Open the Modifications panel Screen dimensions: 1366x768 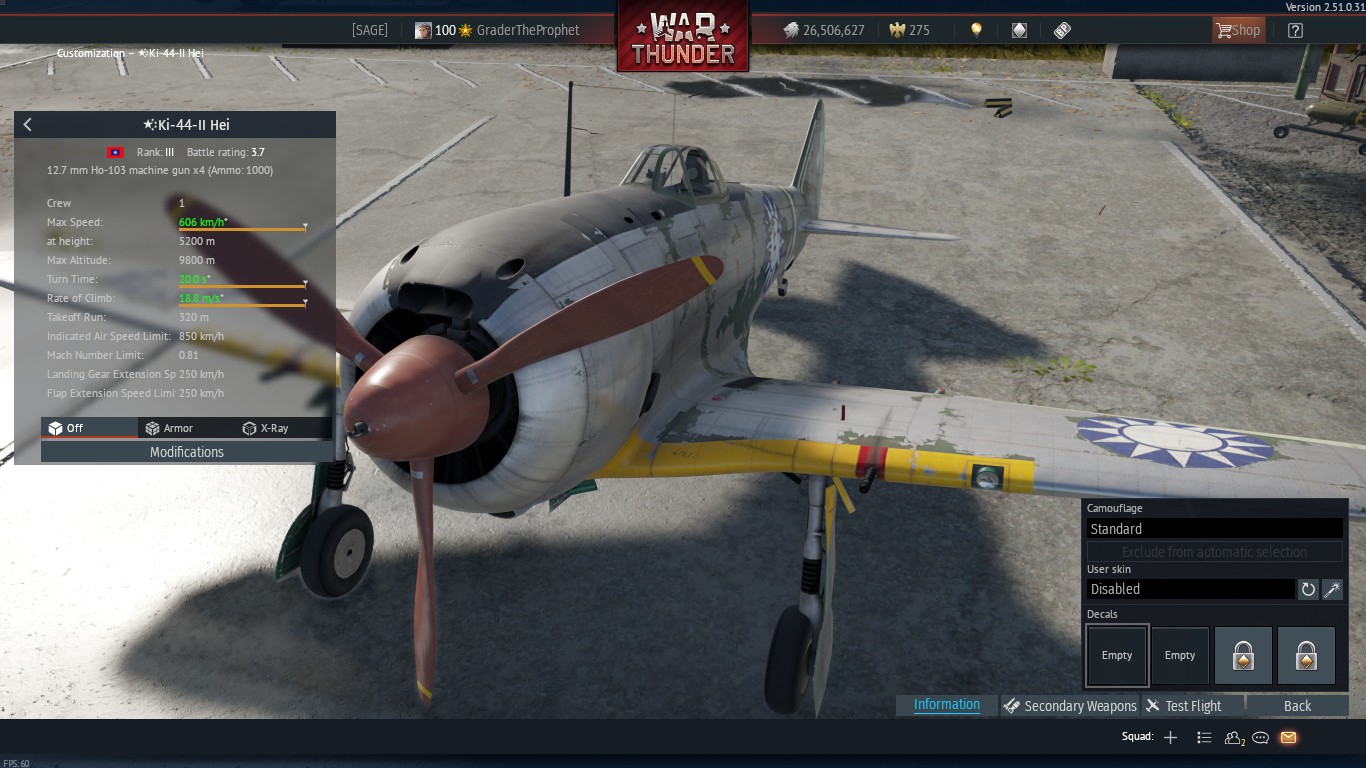pyautogui.click(x=187, y=452)
